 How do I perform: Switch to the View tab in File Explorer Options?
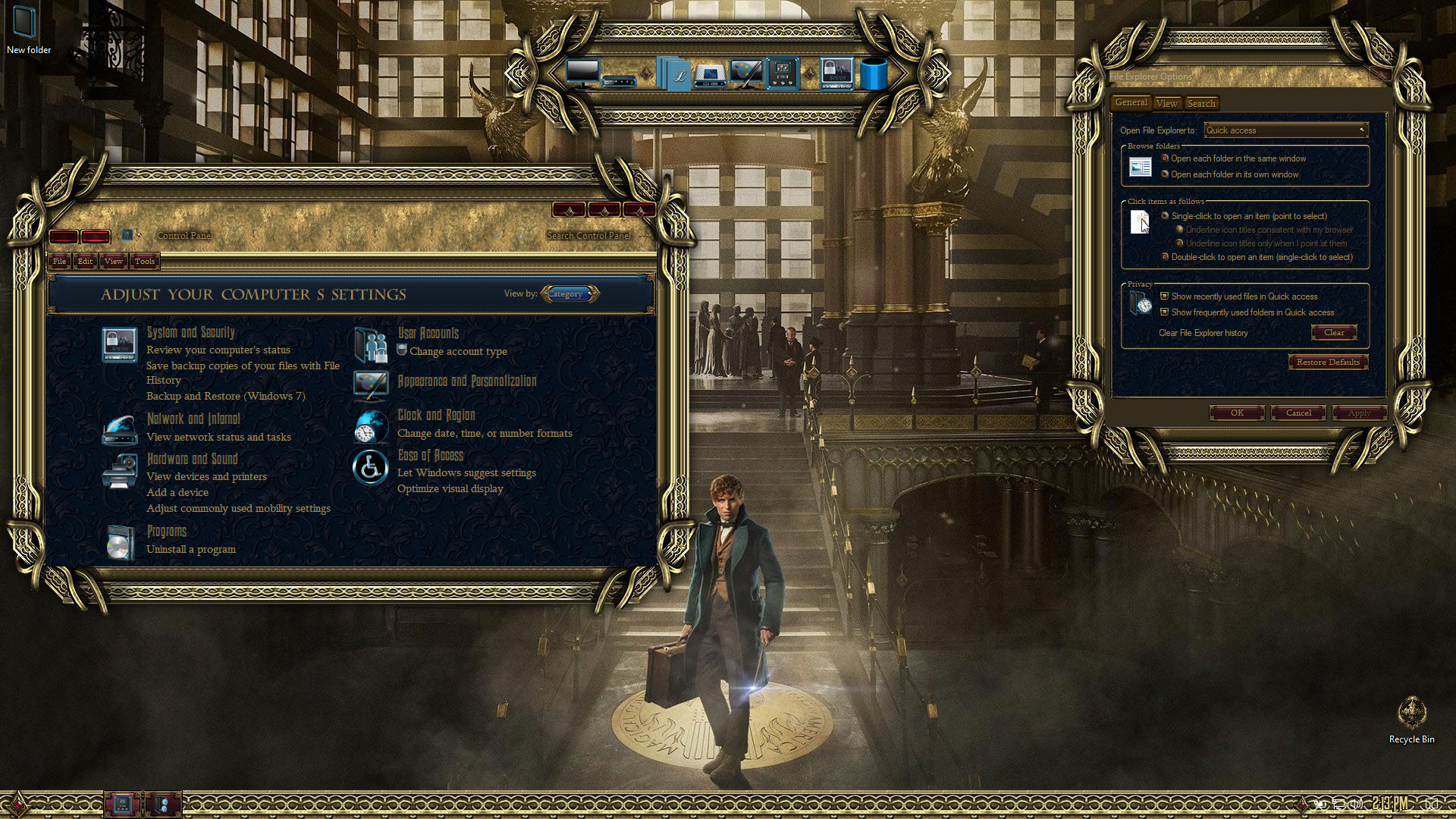point(1167,103)
